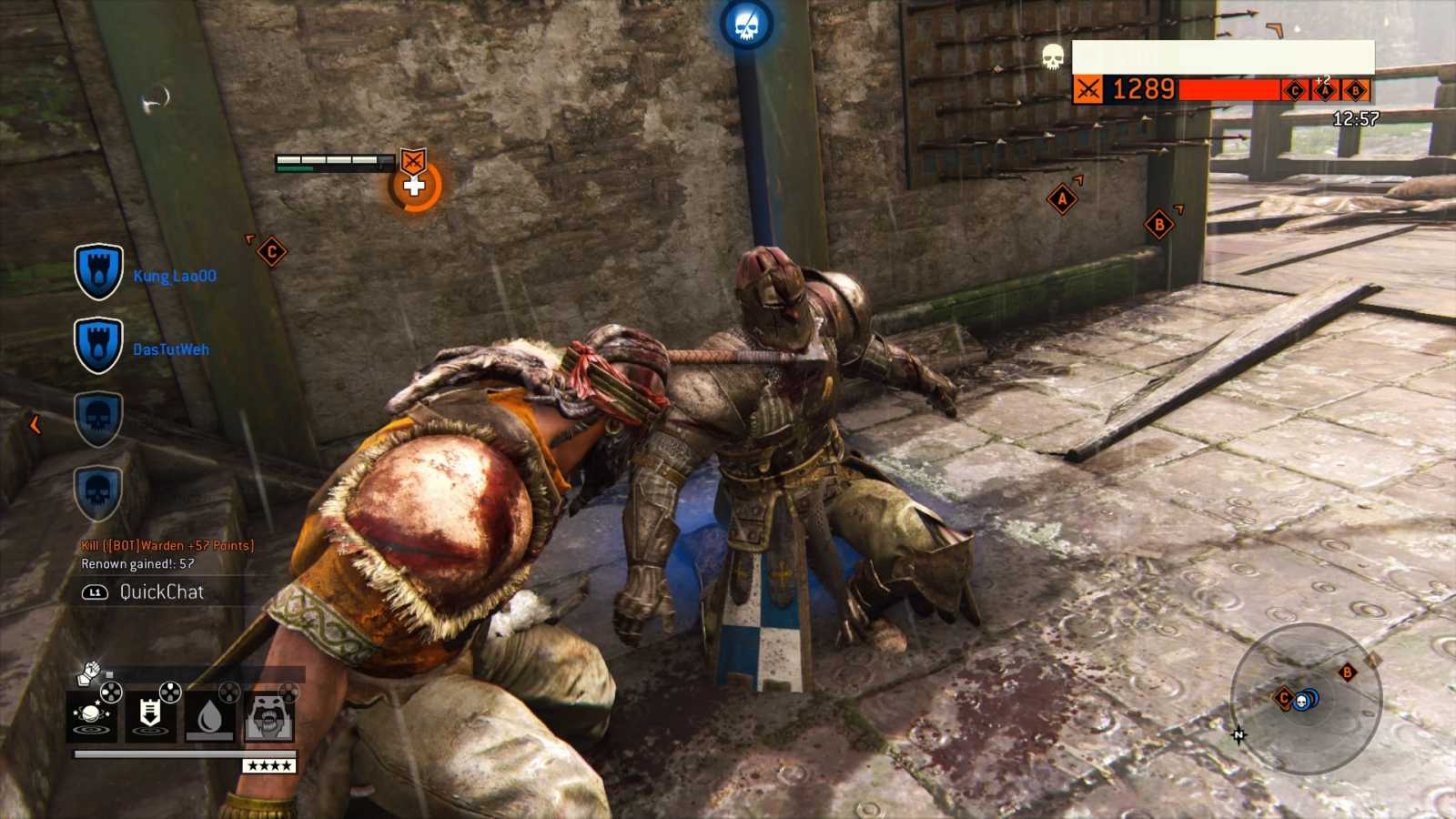Click the white skull icon near the health bar

(x=1052, y=57)
